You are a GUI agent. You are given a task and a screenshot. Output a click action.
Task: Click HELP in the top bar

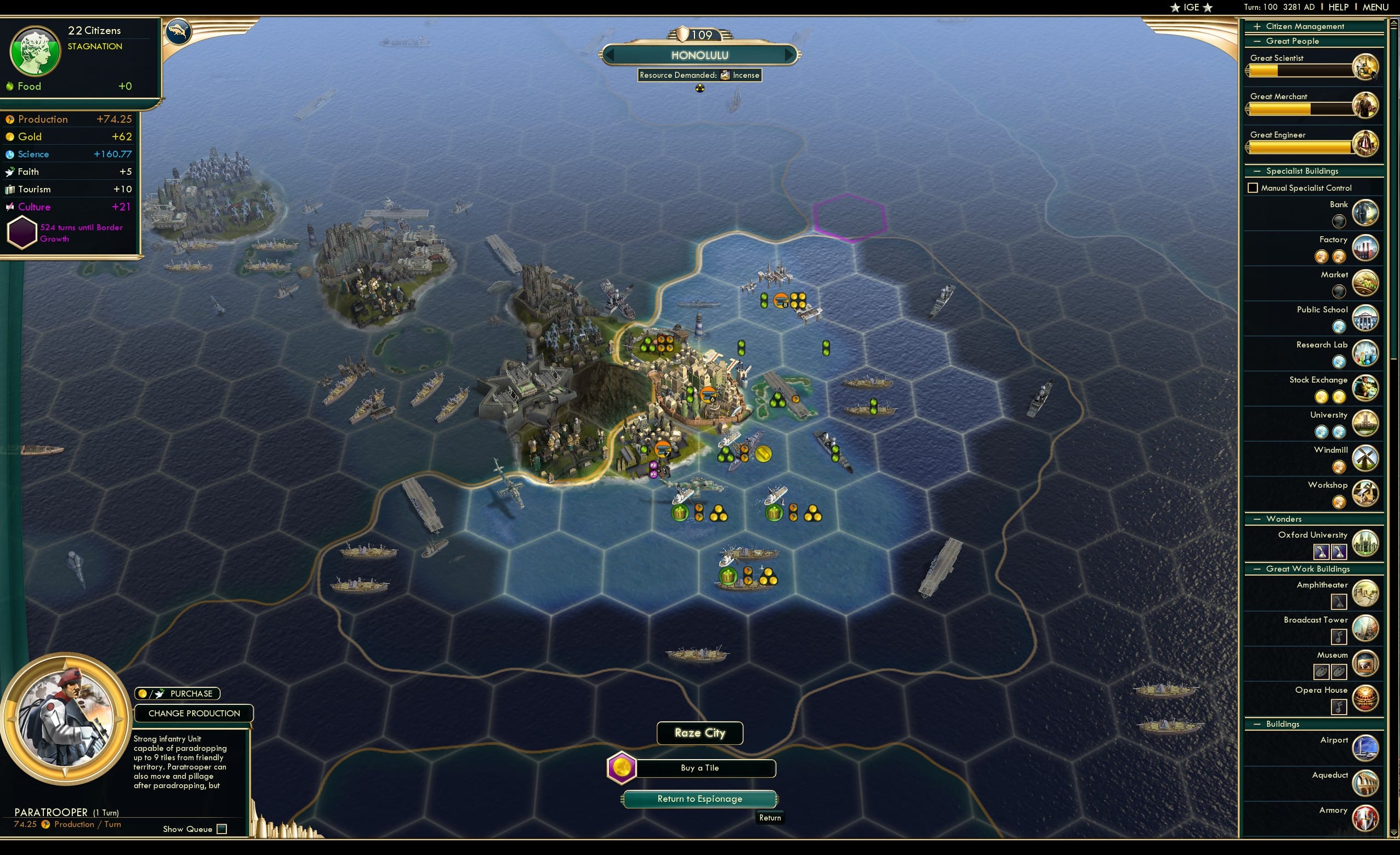[1339, 7]
